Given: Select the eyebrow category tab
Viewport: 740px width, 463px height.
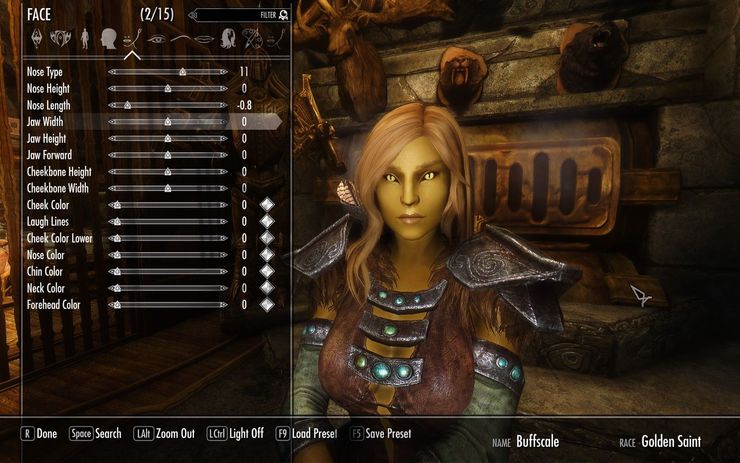Looking at the screenshot, I should pyautogui.click(x=180, y=38).
